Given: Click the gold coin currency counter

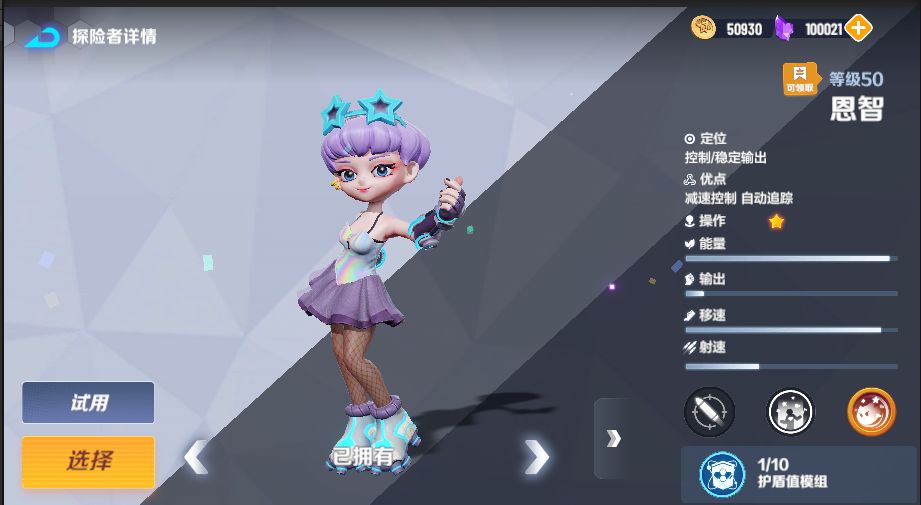Looking at the screenshot, I should [730, 29].
